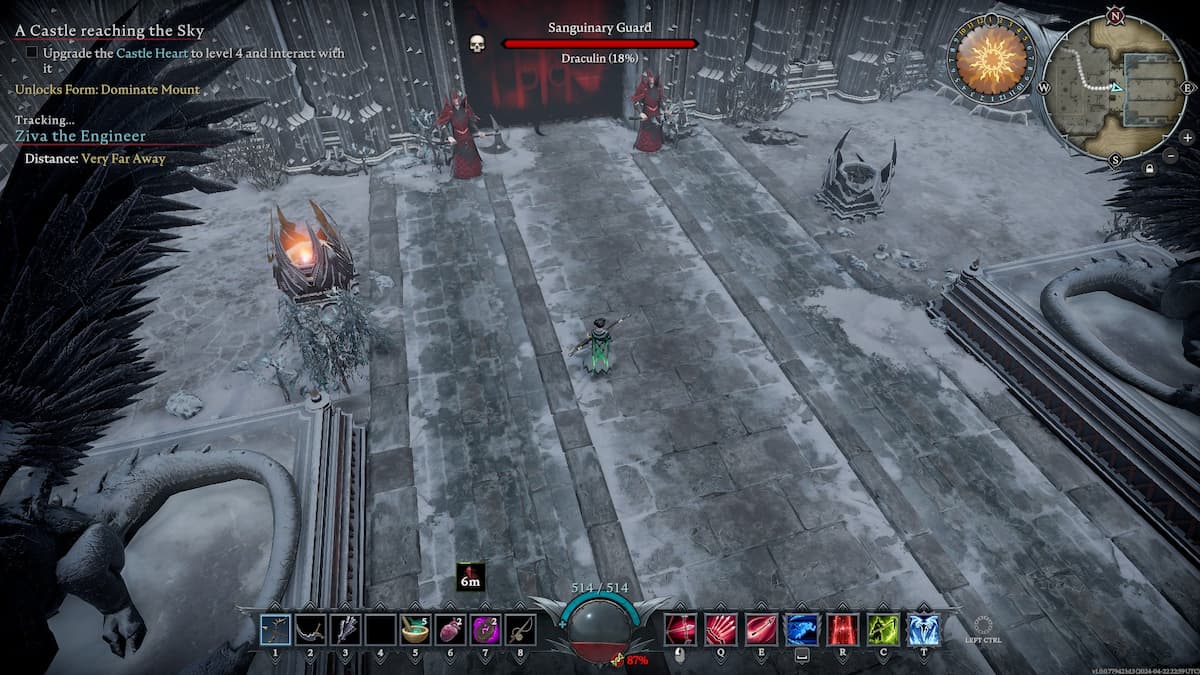Zoom out the minimap with minus button
The width and height of the screenshot is (1200, 675).
[x=1171, y=156]
